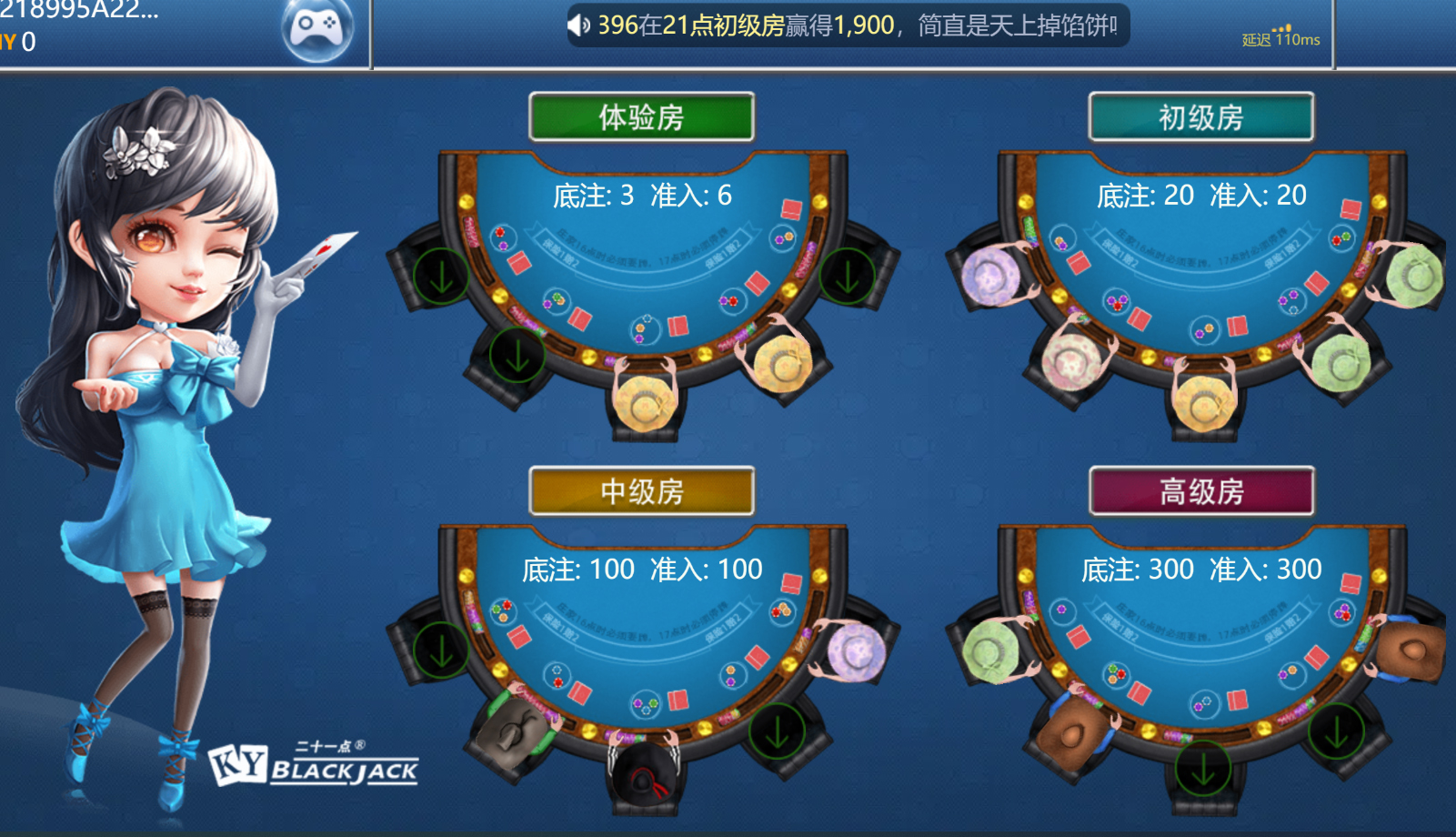Viewport: 1456px width, 837px height.
Task: Toggle the speaker icon on announcement banner
Action: pyautogui.click(x=579, y=25)
